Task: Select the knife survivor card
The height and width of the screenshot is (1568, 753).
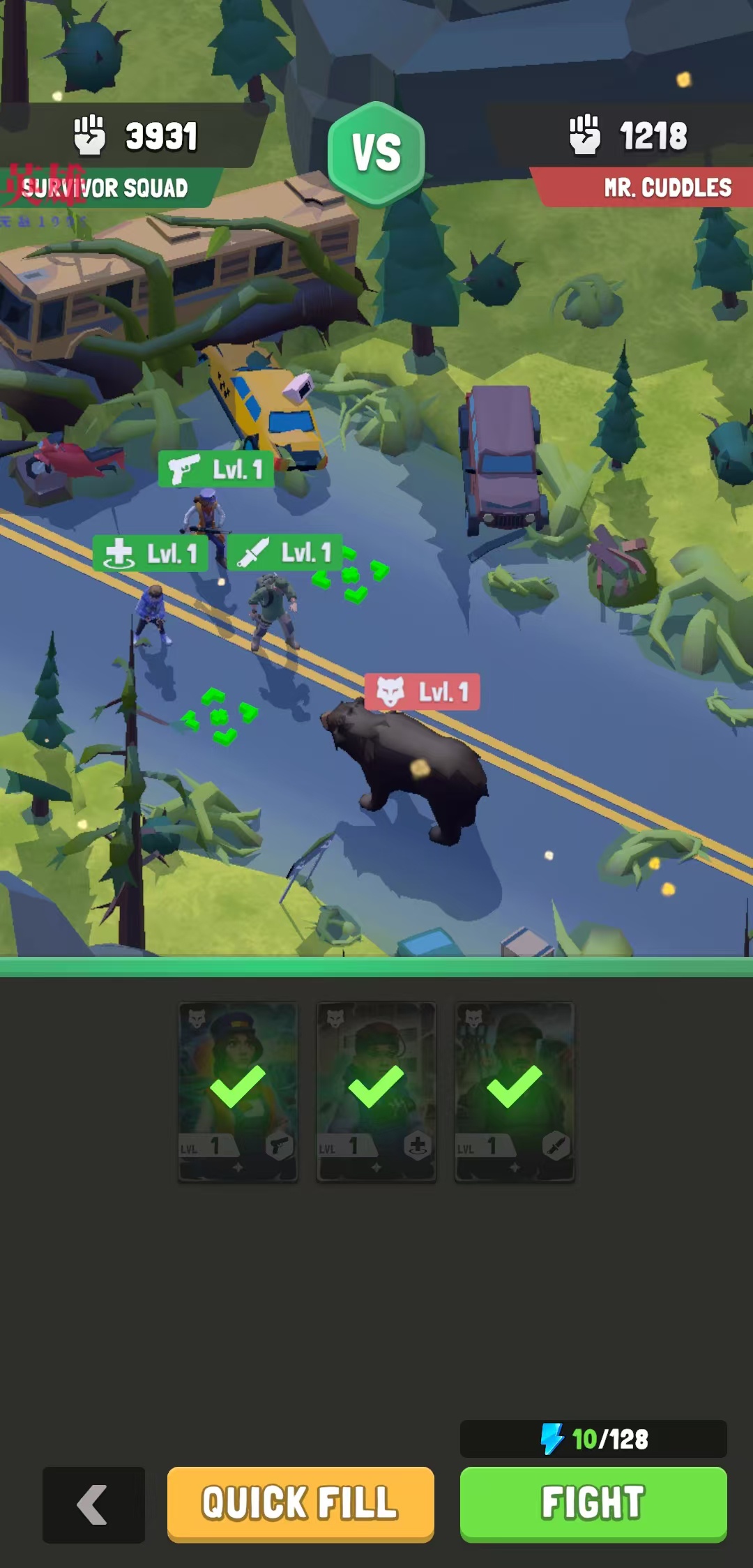Action: 515,1091
